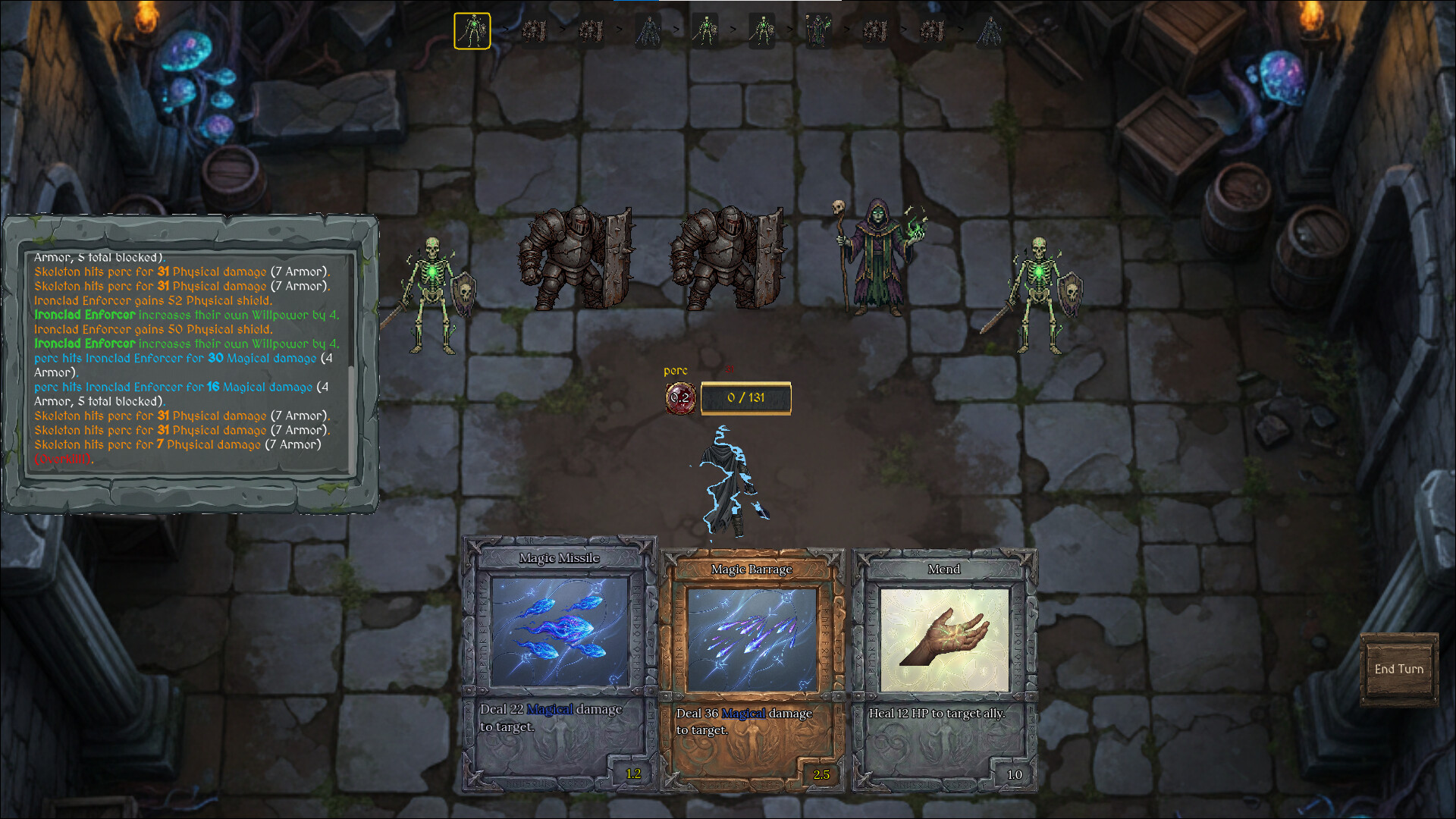Click the Mend healing hand card art
Image resolution: width=1456 pixels, height=819 pixels.
(944, 637)
